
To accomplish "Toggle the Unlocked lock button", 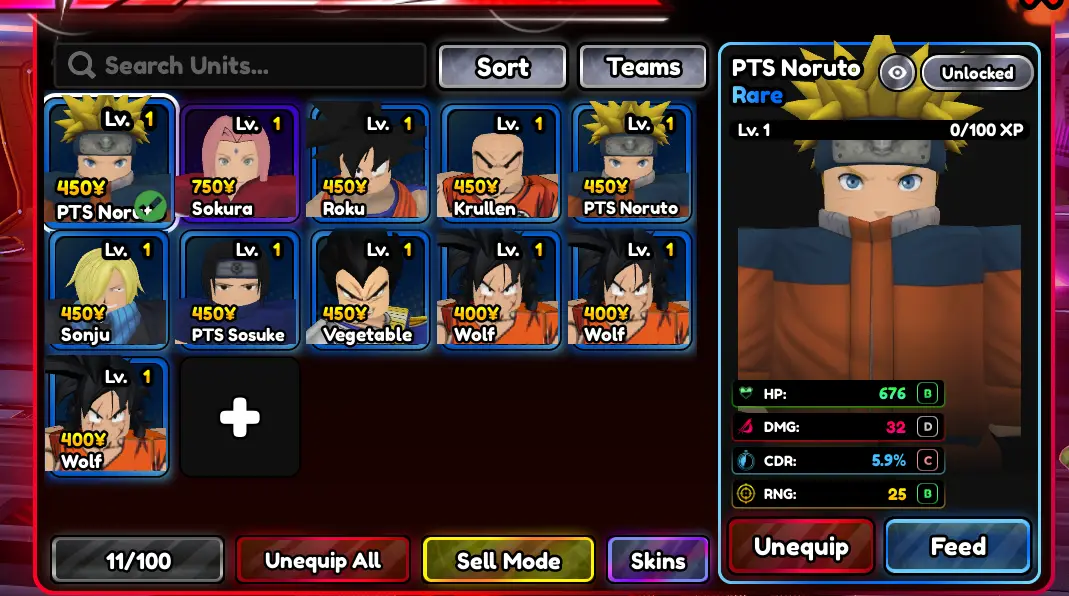I will pos(977,73).
